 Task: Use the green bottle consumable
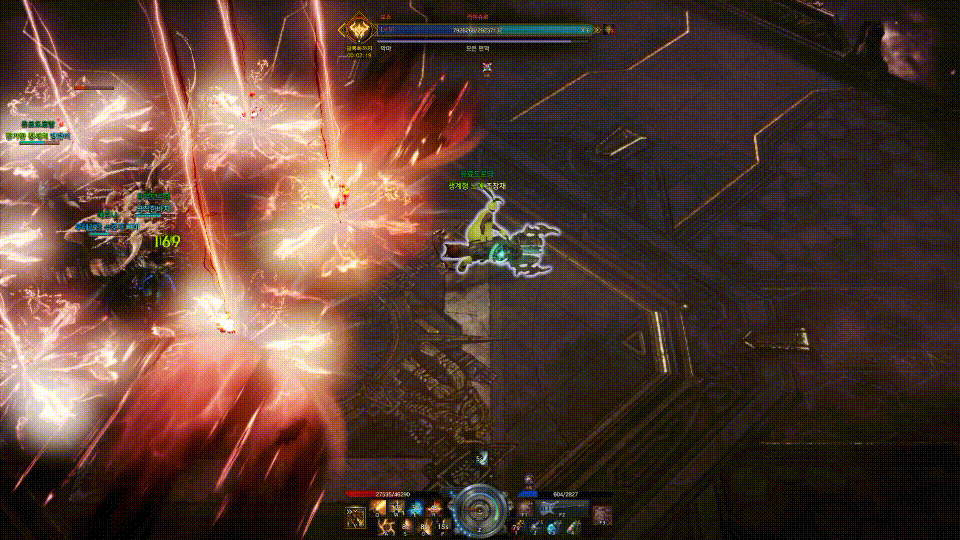point(573,527)
